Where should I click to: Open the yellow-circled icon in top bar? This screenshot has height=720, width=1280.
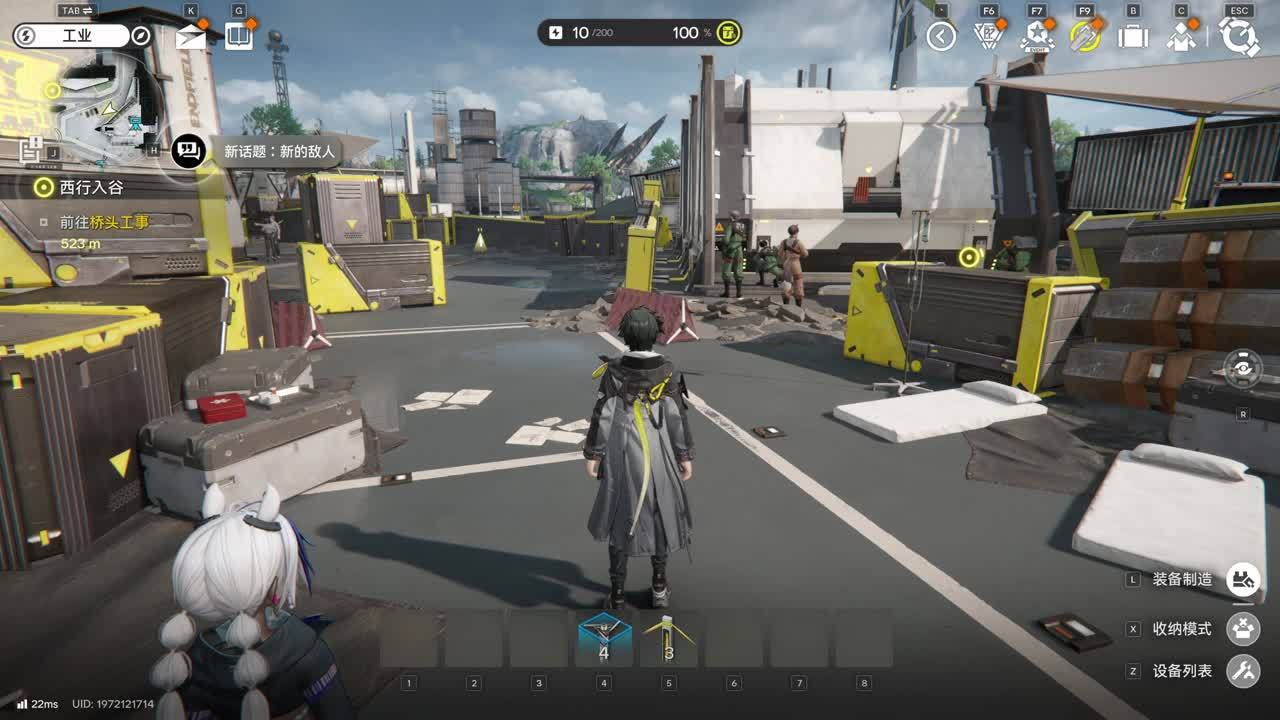coord(1084,37)
